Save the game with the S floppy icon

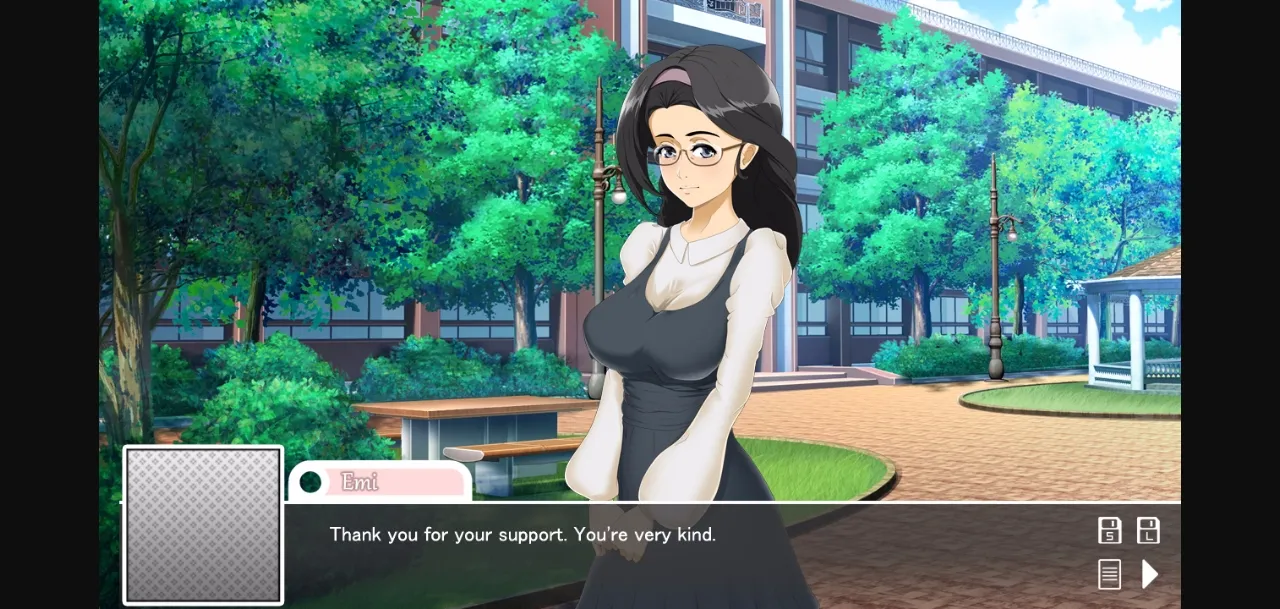coord(1109,531)
